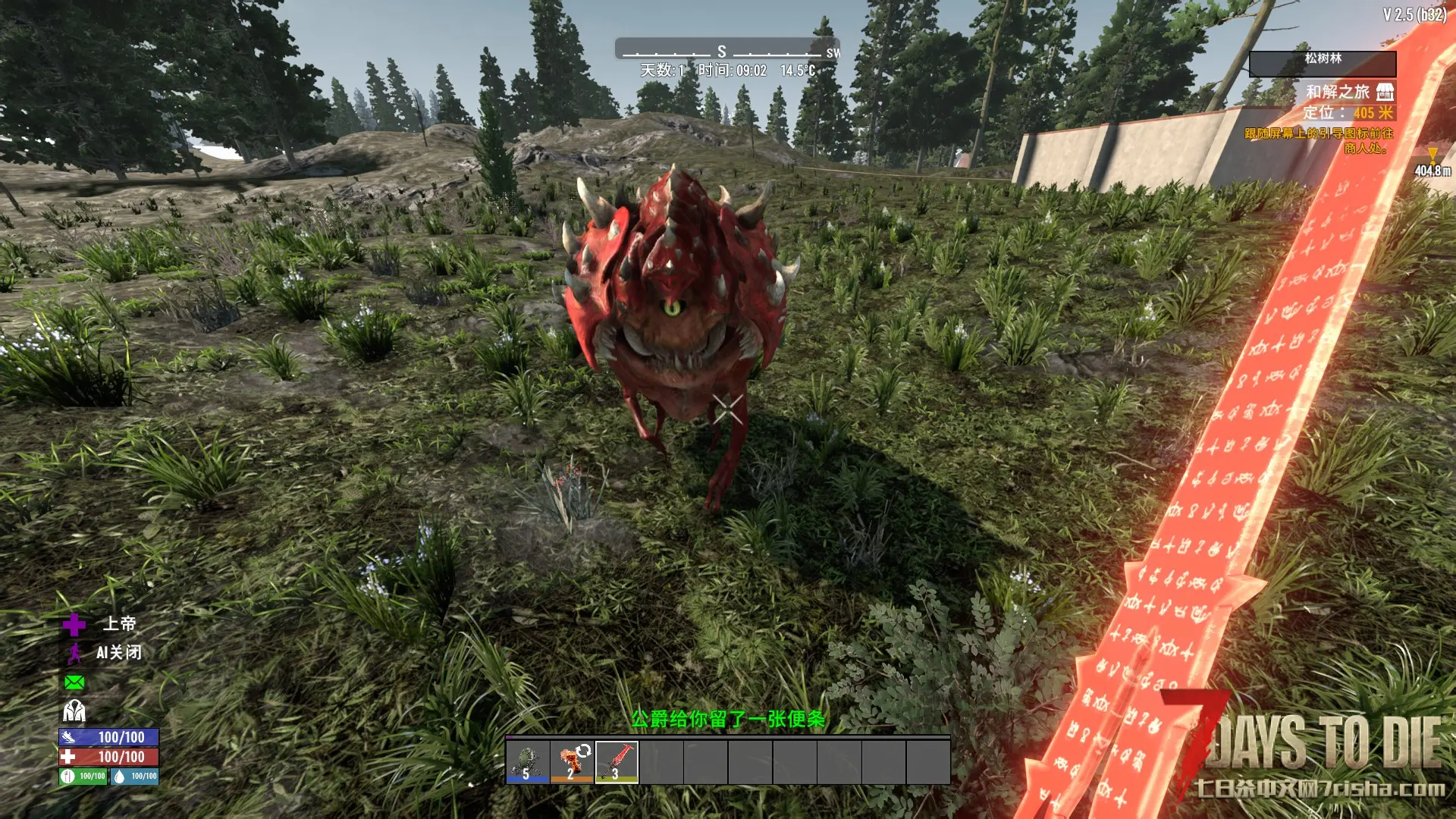Image resolution: width=1456 pixels, height=819 pixels.
Task: Click the white jacket clothing status icon
Action: click(74, 711)
